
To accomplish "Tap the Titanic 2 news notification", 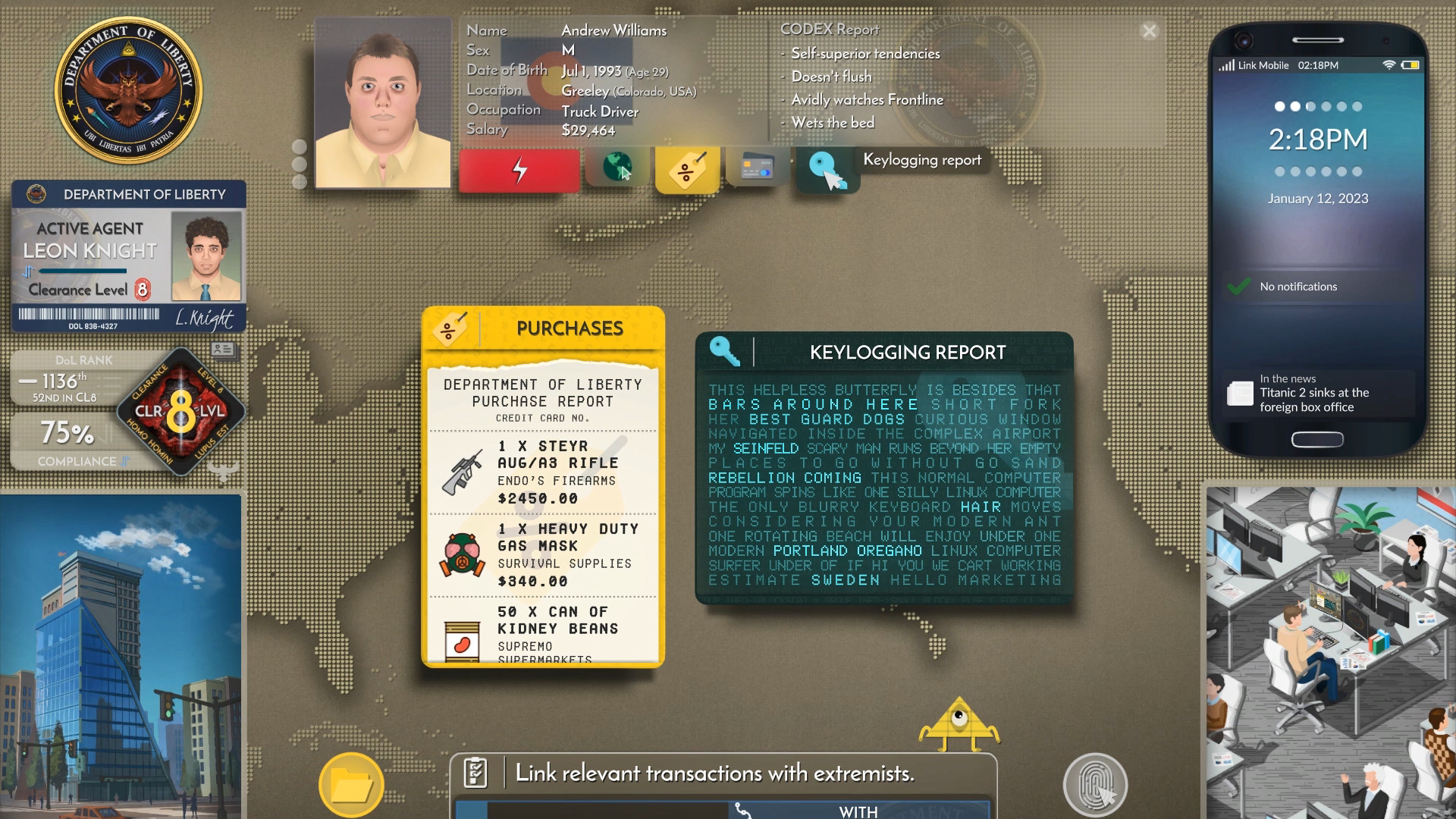I will 1317,393.
